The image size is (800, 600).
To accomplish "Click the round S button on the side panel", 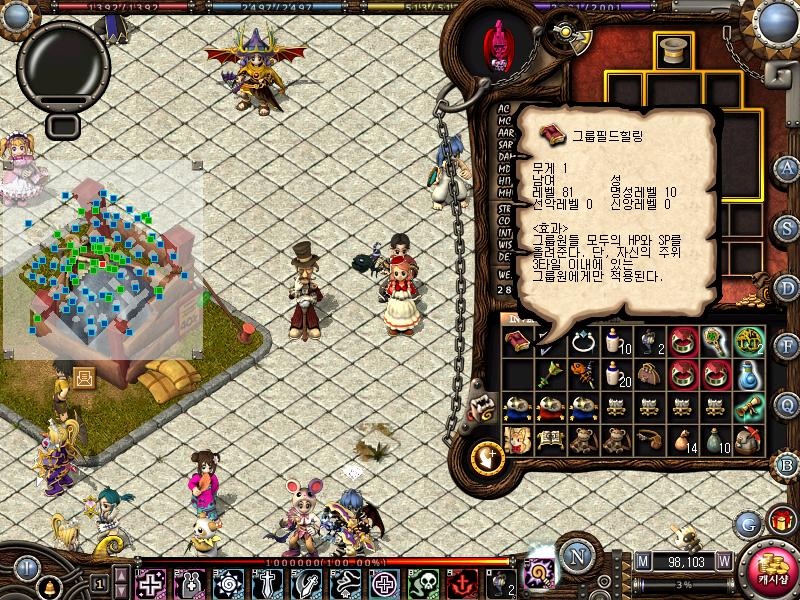I will (x=787, y=227).
